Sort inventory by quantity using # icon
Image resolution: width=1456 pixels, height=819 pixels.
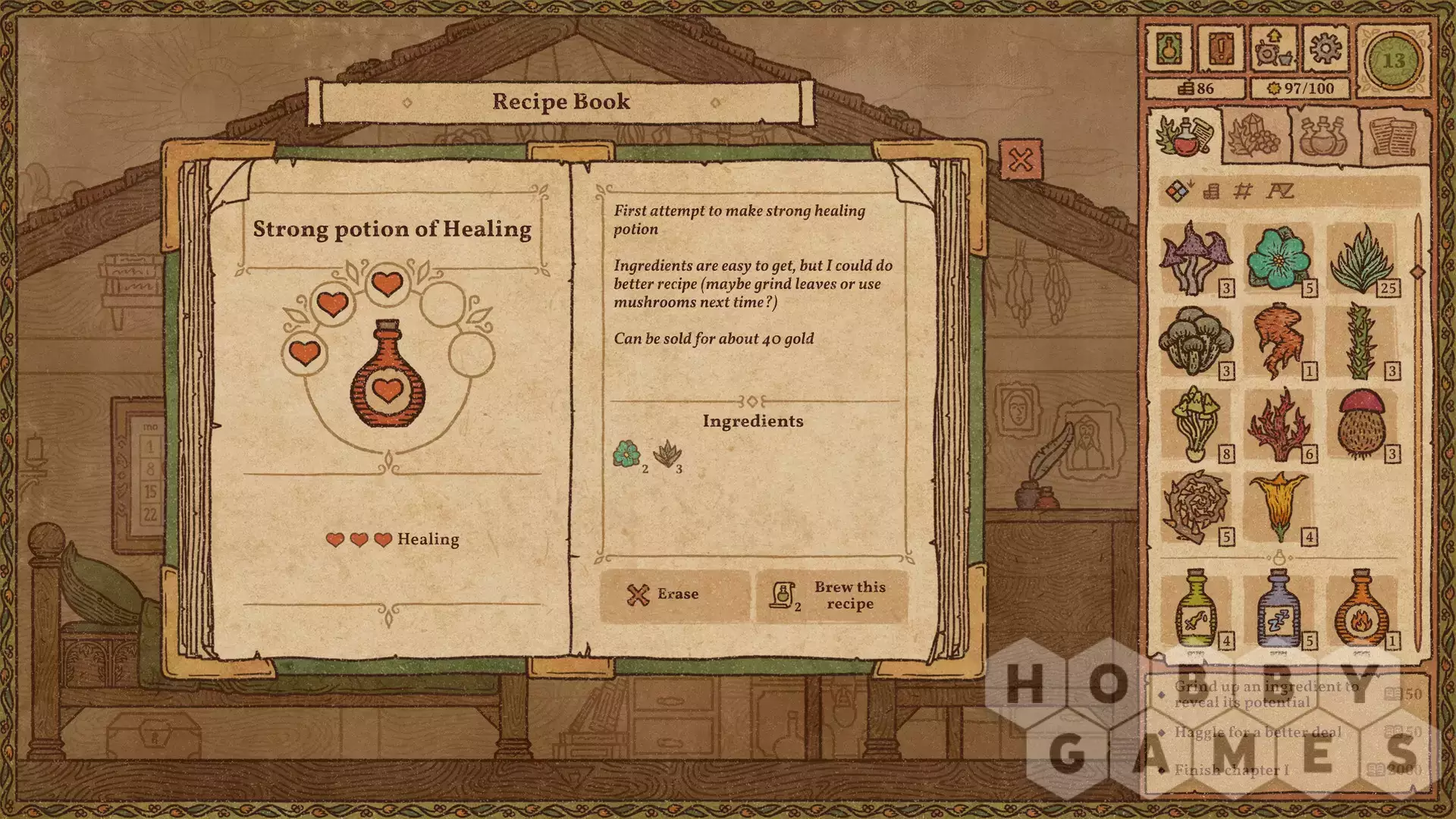[1243, 191]
